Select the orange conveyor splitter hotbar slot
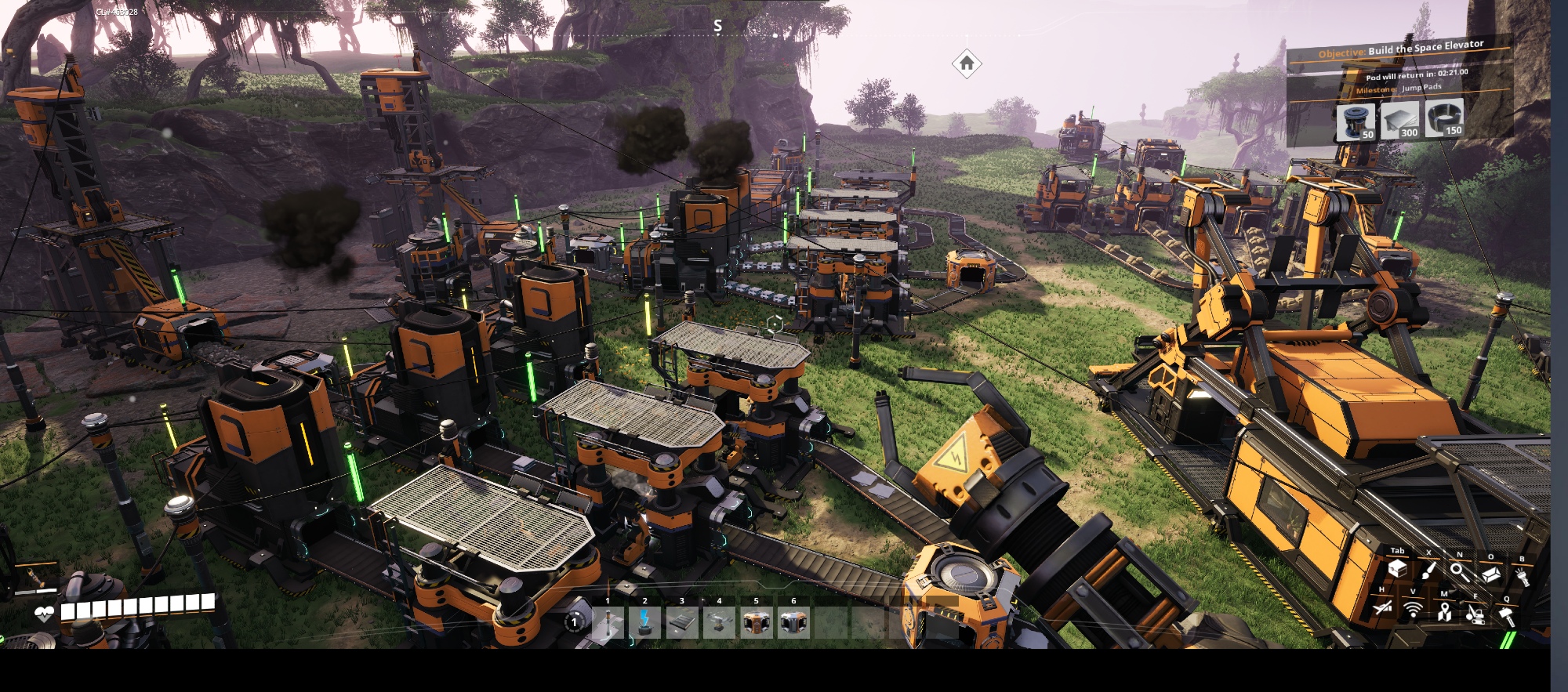 [x=756, y=625]
